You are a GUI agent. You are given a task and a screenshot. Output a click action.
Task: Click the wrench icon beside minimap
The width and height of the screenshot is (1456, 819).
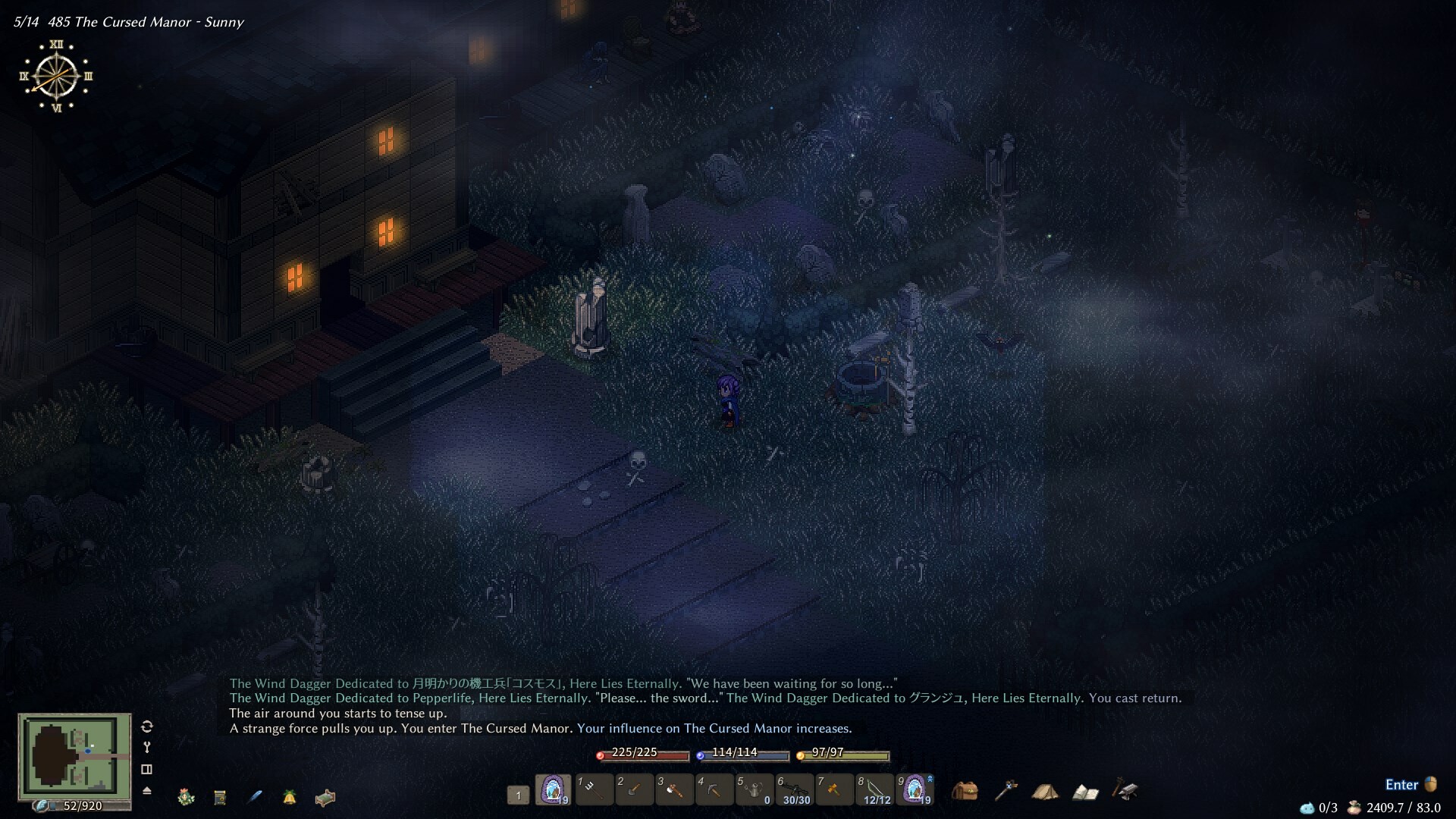147,748
